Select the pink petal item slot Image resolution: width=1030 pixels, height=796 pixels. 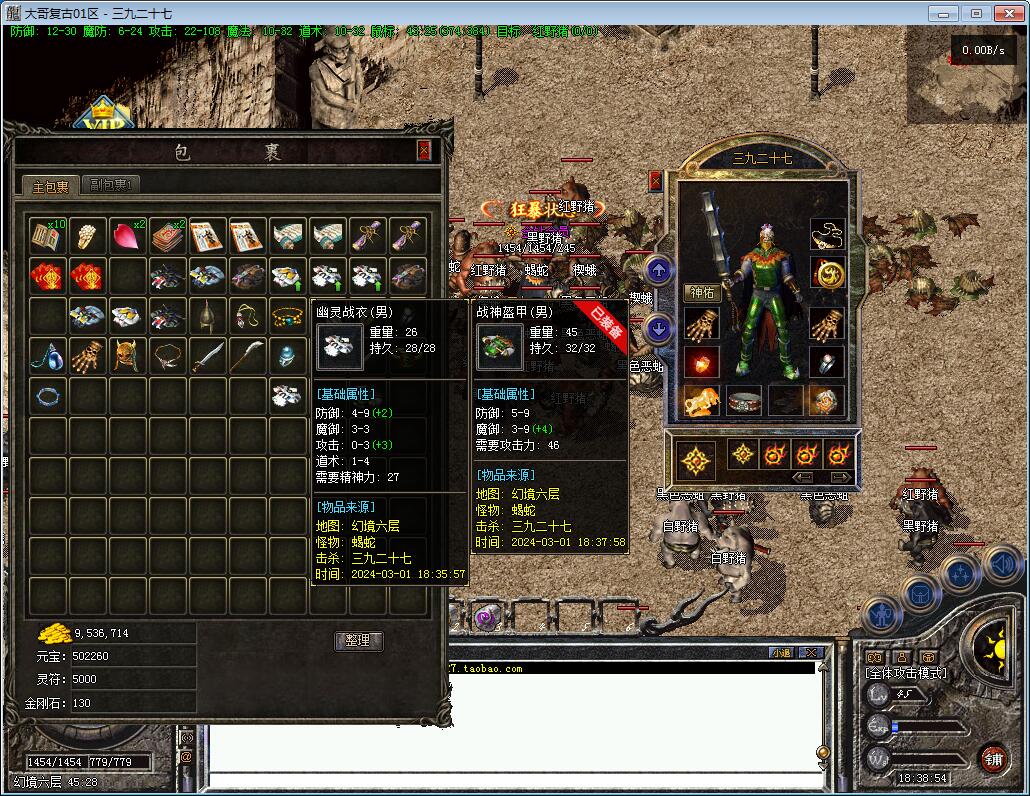128,236
